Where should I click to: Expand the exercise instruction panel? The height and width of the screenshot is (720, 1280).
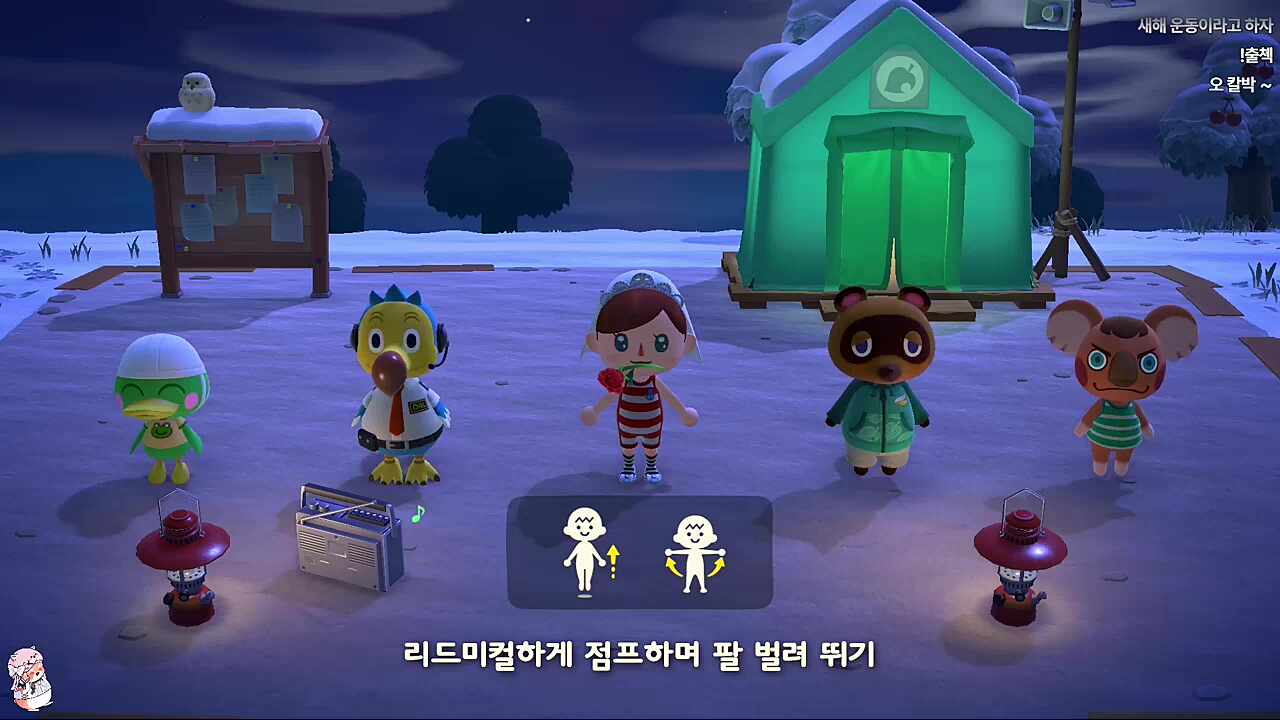coord(640,553)
